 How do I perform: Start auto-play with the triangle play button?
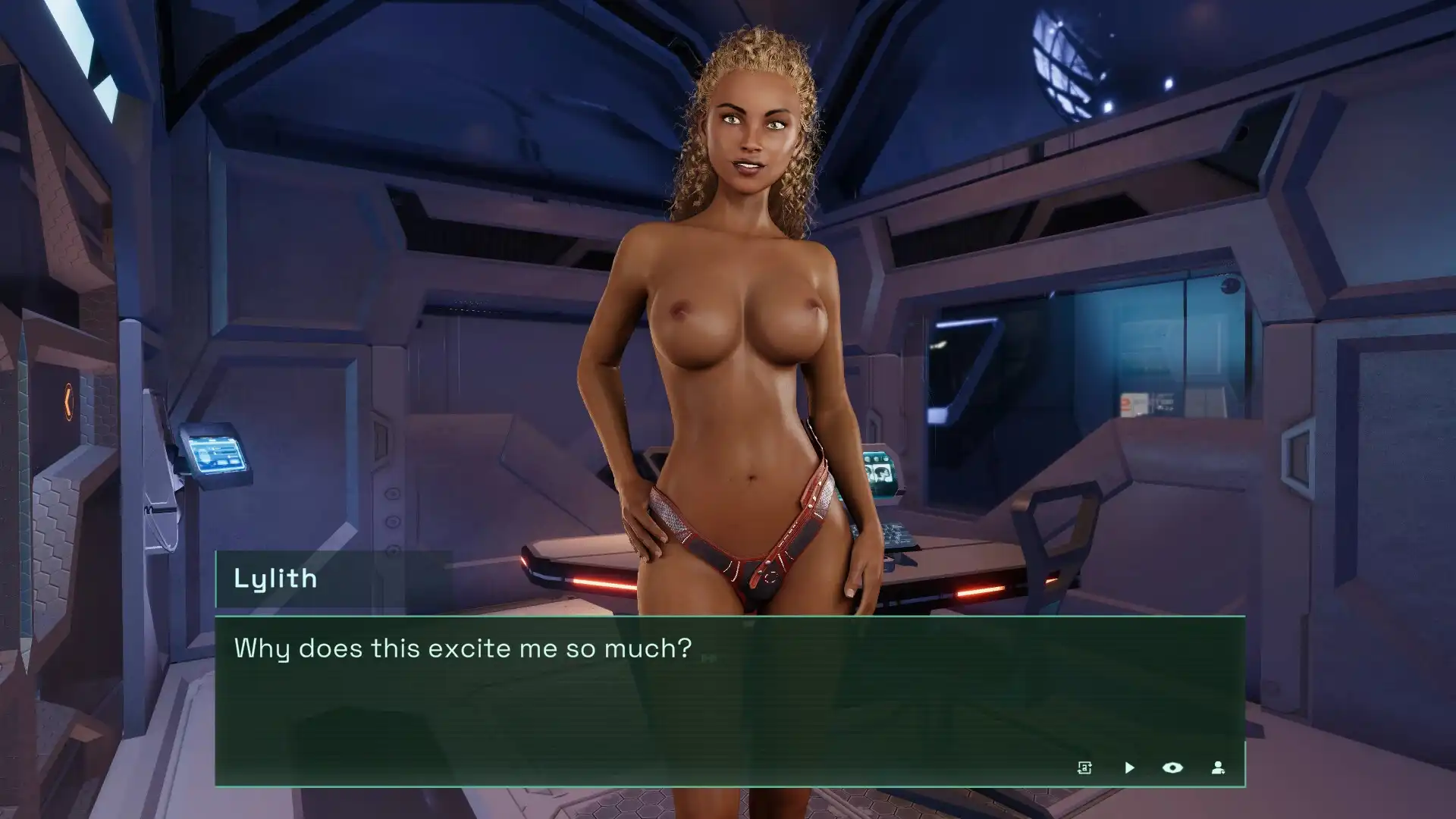pyautogui.click(x=1129, y=767)
